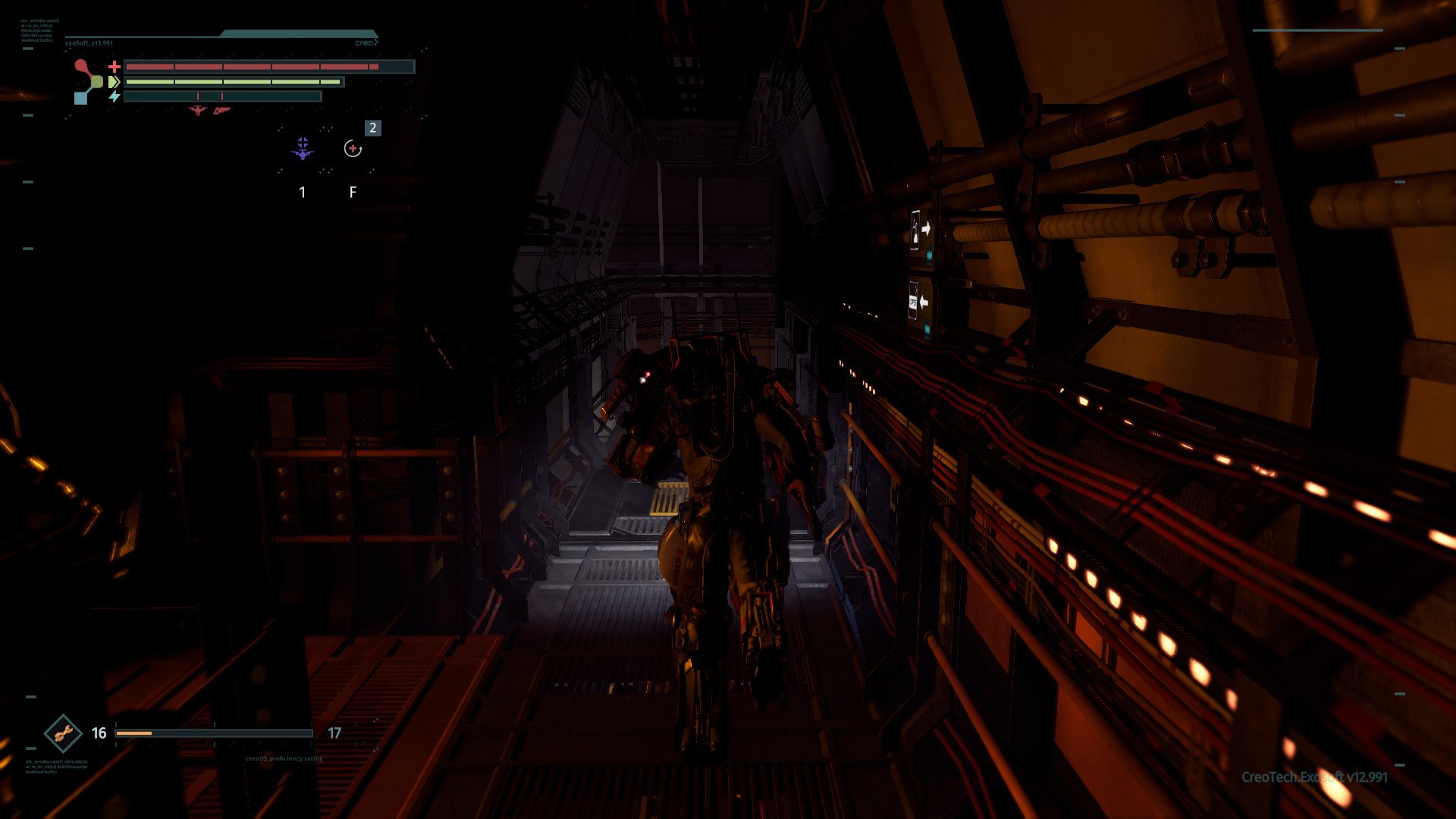The width and height of the screenshot is (1456, 819).
Task: Click the creo logo in the top right
Action: pyautogui.click(x=367, y=42)
